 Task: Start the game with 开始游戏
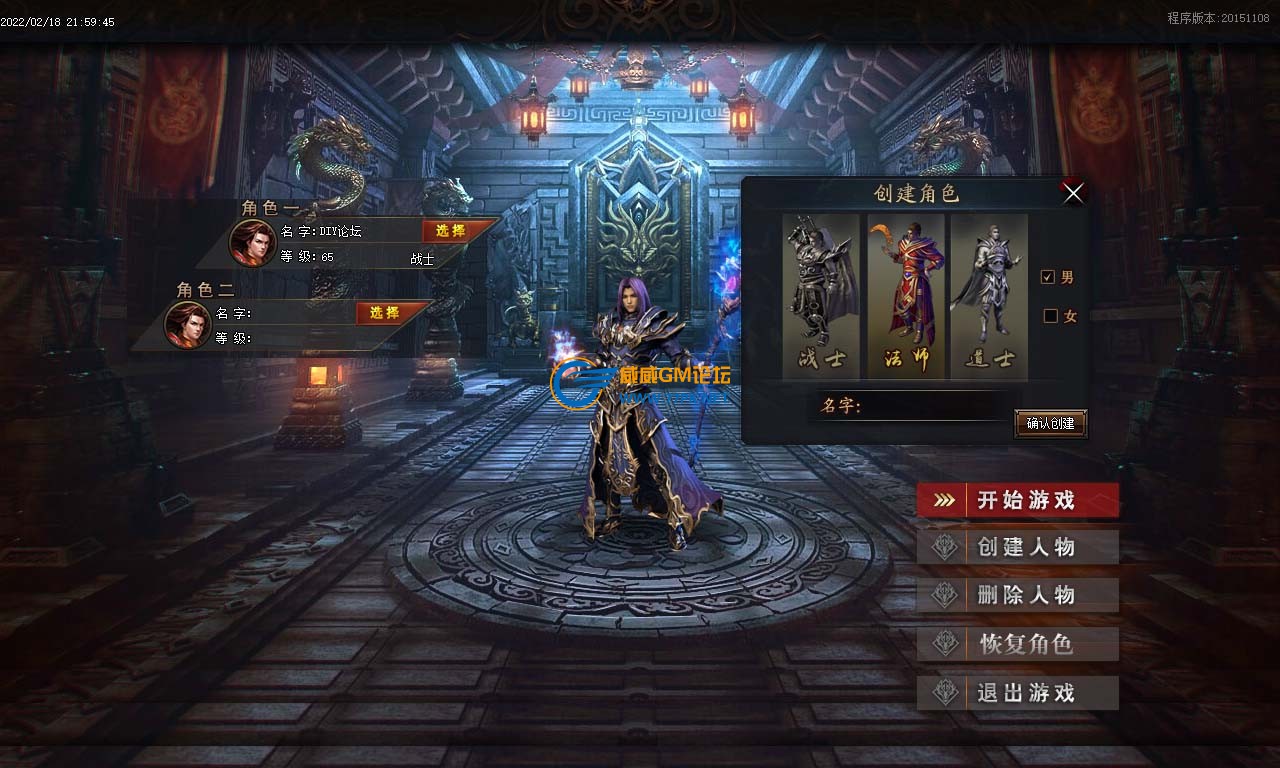tap(1017, 500)
